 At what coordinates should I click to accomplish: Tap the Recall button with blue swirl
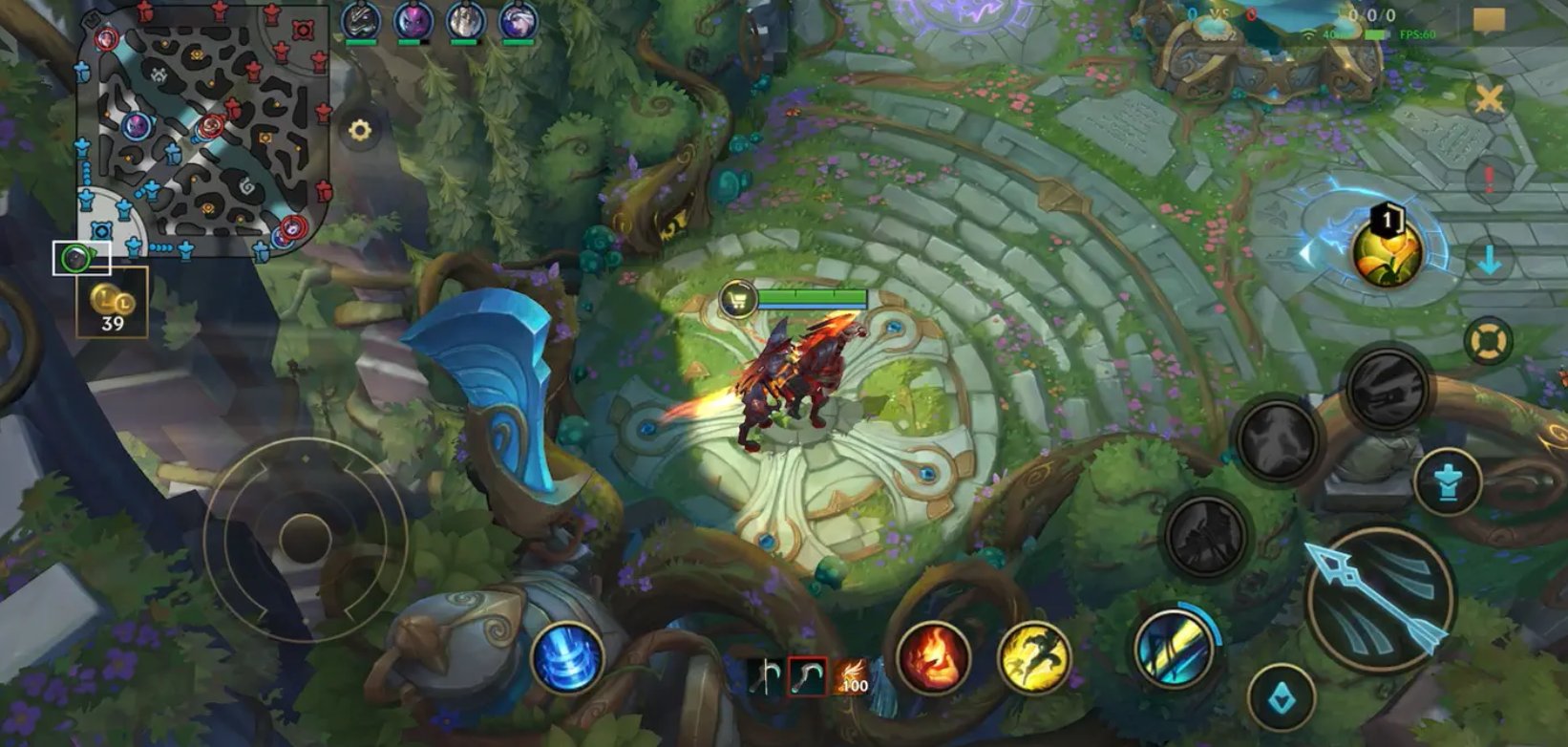click(567, 657)
